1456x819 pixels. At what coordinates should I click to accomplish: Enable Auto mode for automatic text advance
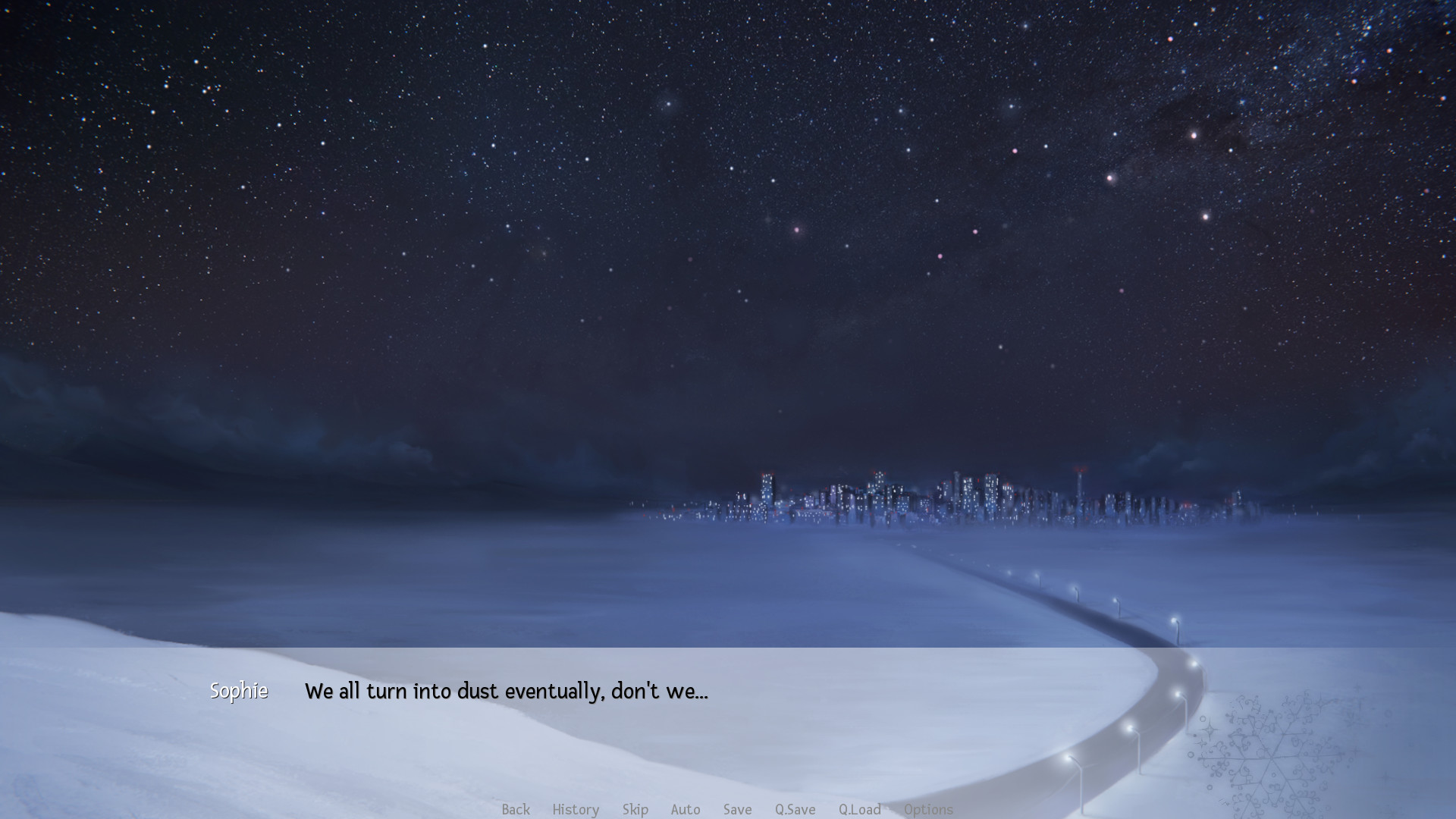point(685,810)
